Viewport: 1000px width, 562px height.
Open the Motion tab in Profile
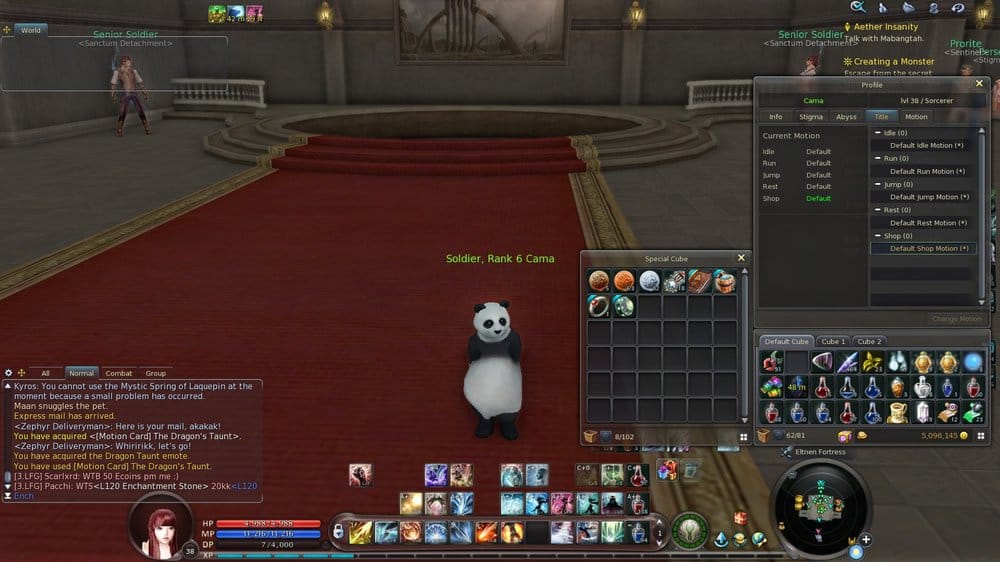point(916,117)
